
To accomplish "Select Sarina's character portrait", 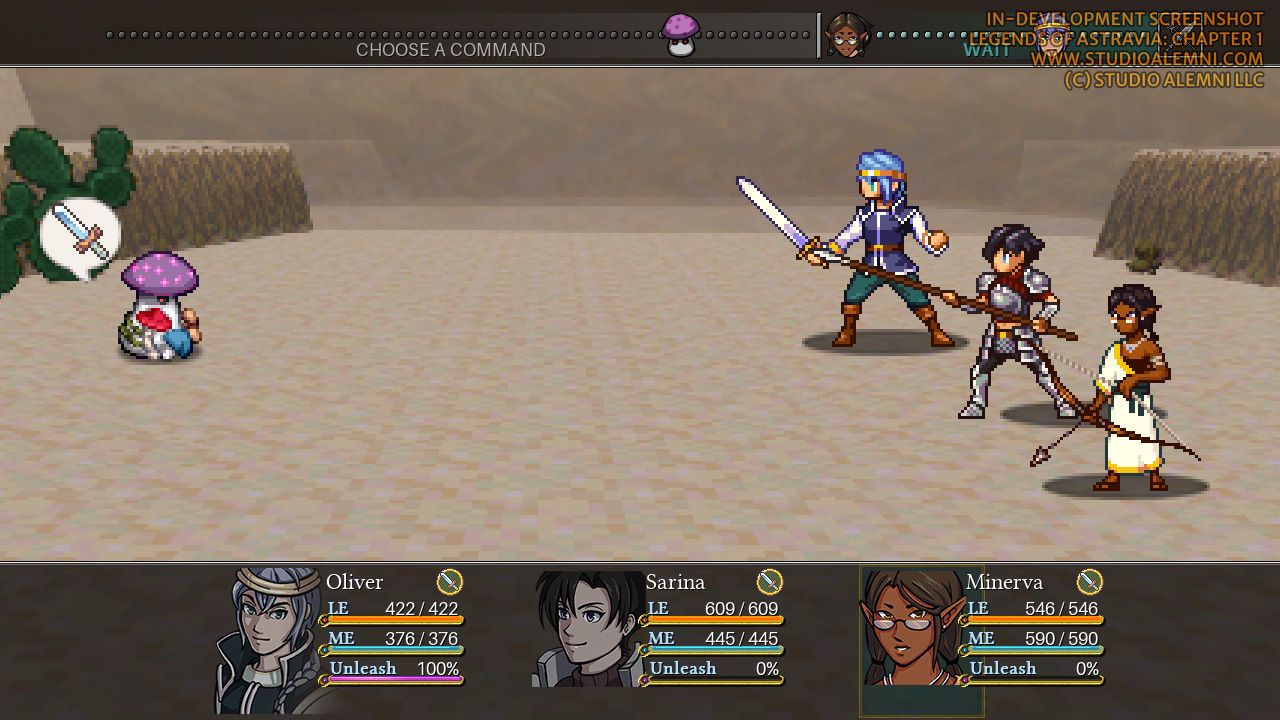I will tap(588, 629).
